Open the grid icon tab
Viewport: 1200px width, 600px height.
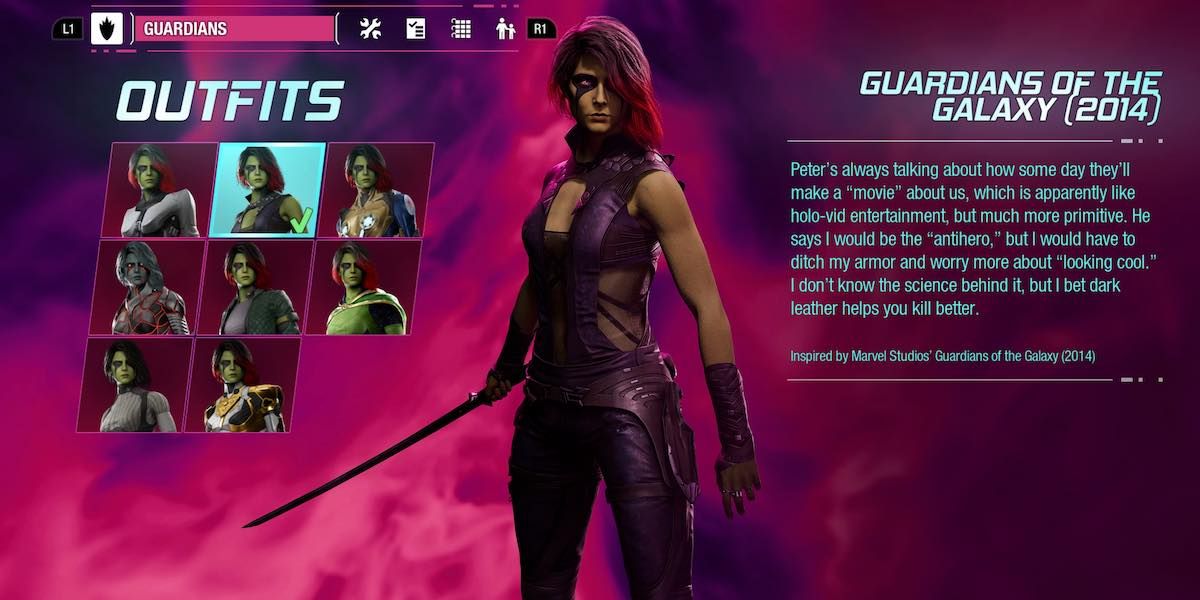461,29
